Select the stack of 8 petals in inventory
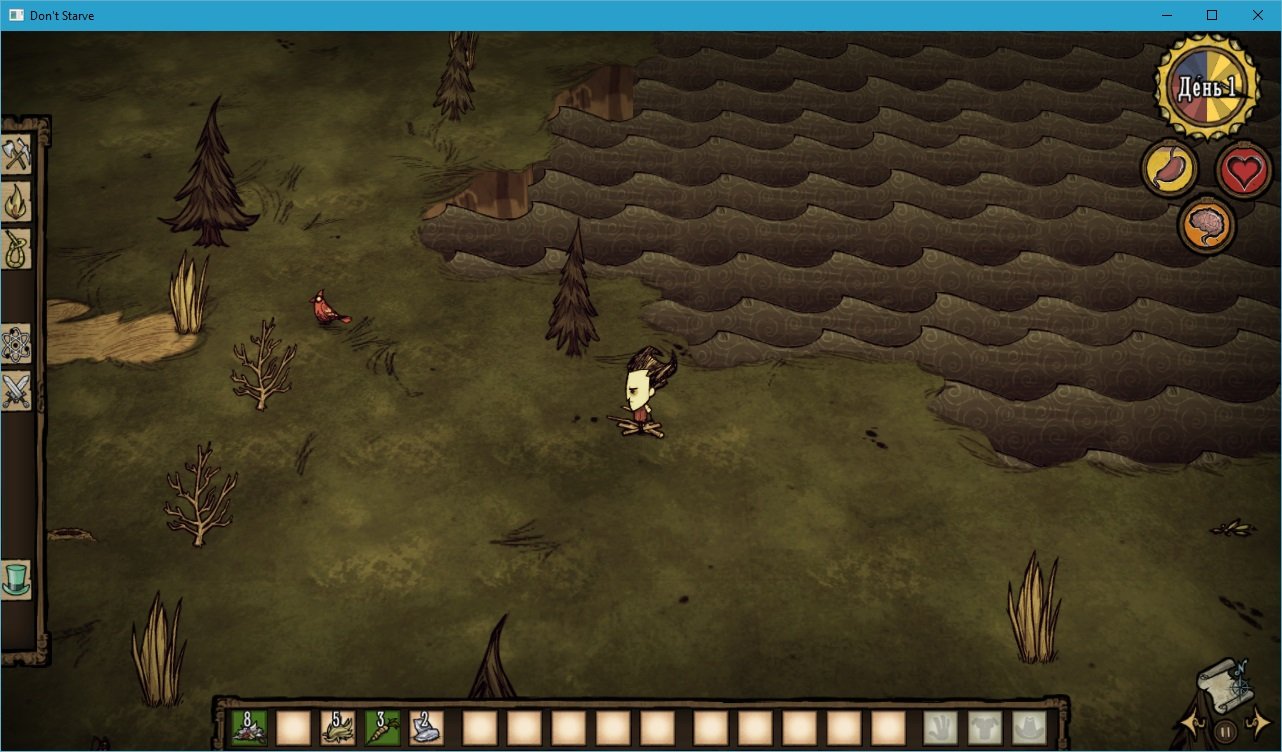 [247, 728]
